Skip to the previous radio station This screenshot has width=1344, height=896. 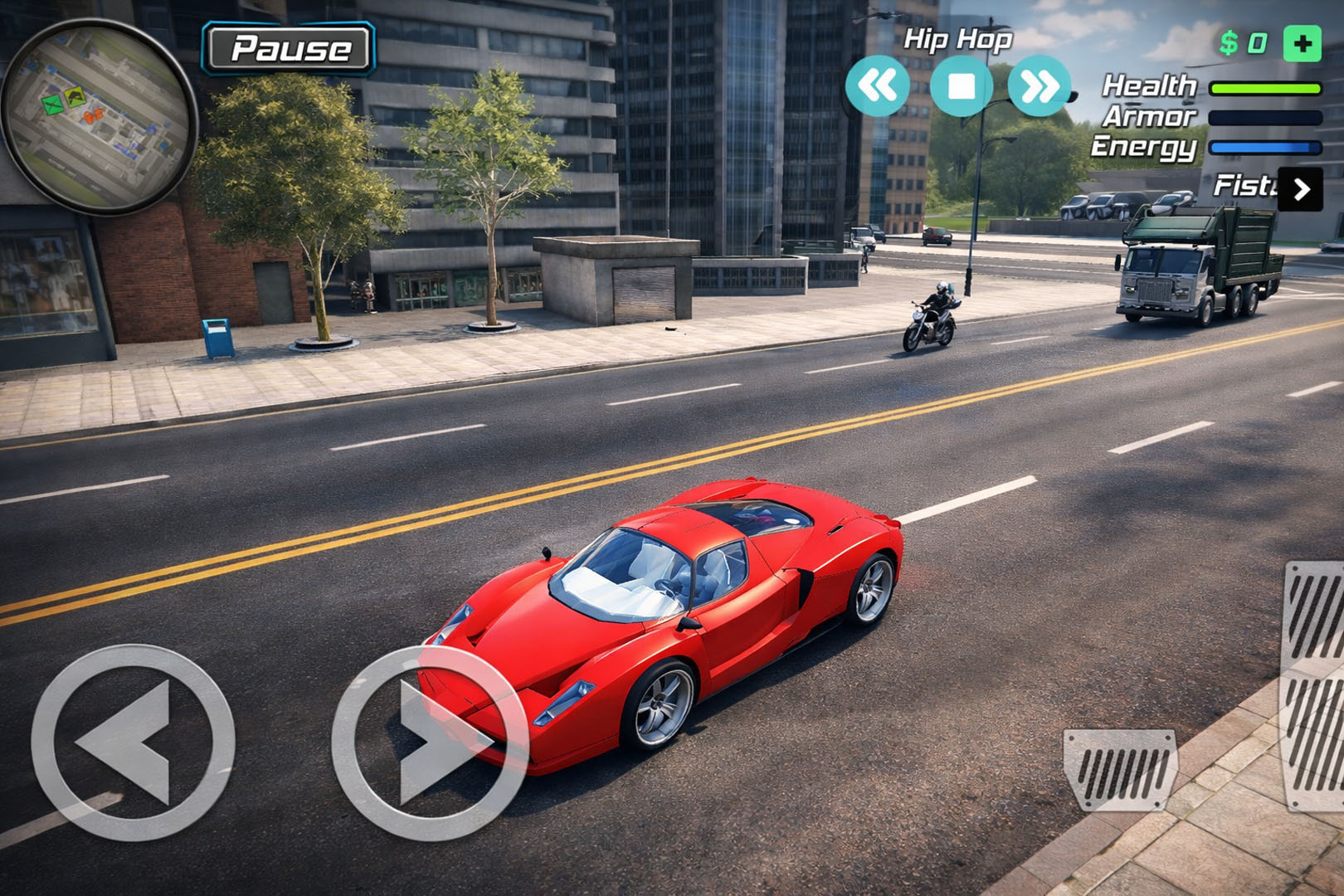tap(877, 85)
